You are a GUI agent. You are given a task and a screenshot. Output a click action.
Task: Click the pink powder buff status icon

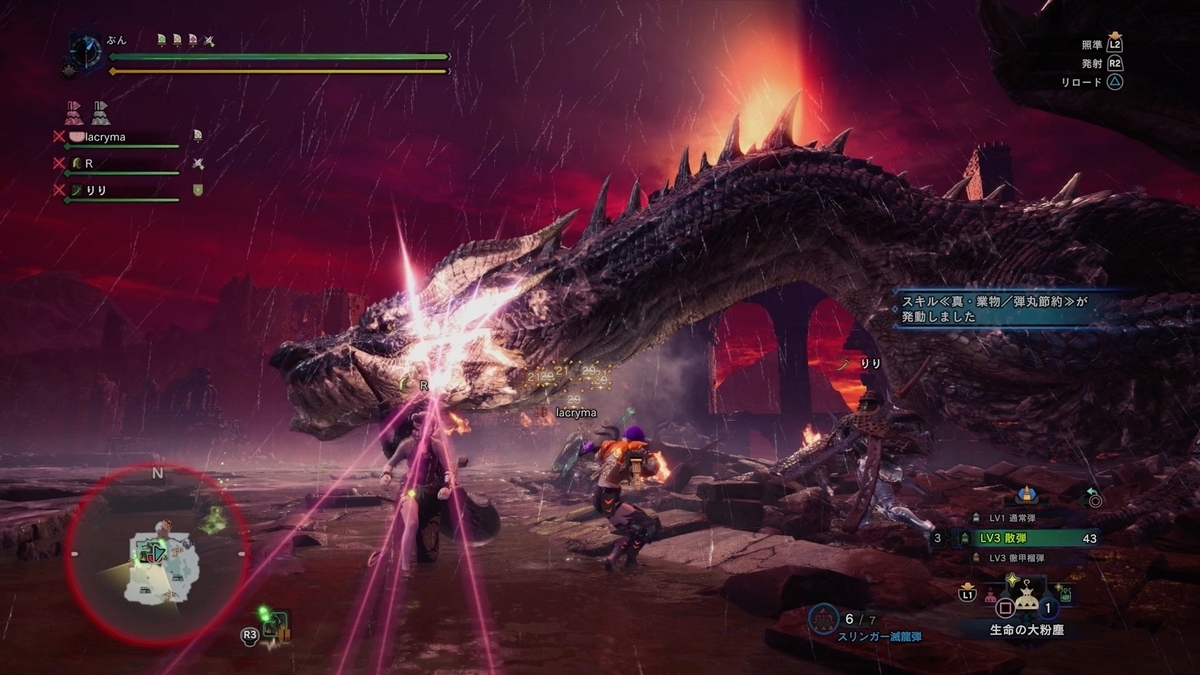pyautogui.click(x=74, y=111)
